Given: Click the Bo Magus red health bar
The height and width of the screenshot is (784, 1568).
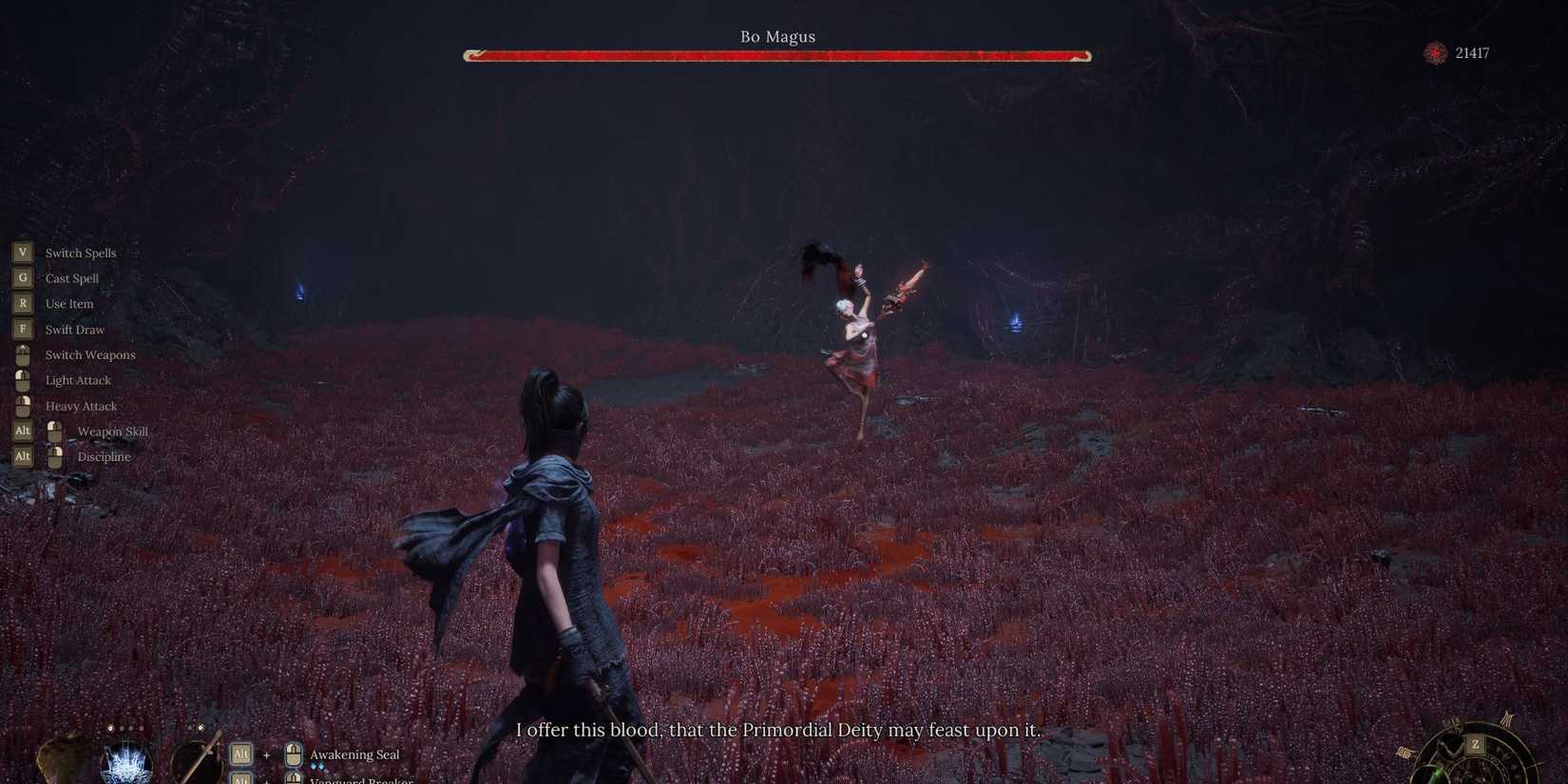Looking at the screenshot, I should pyautogui.click(x=776, y=56).
